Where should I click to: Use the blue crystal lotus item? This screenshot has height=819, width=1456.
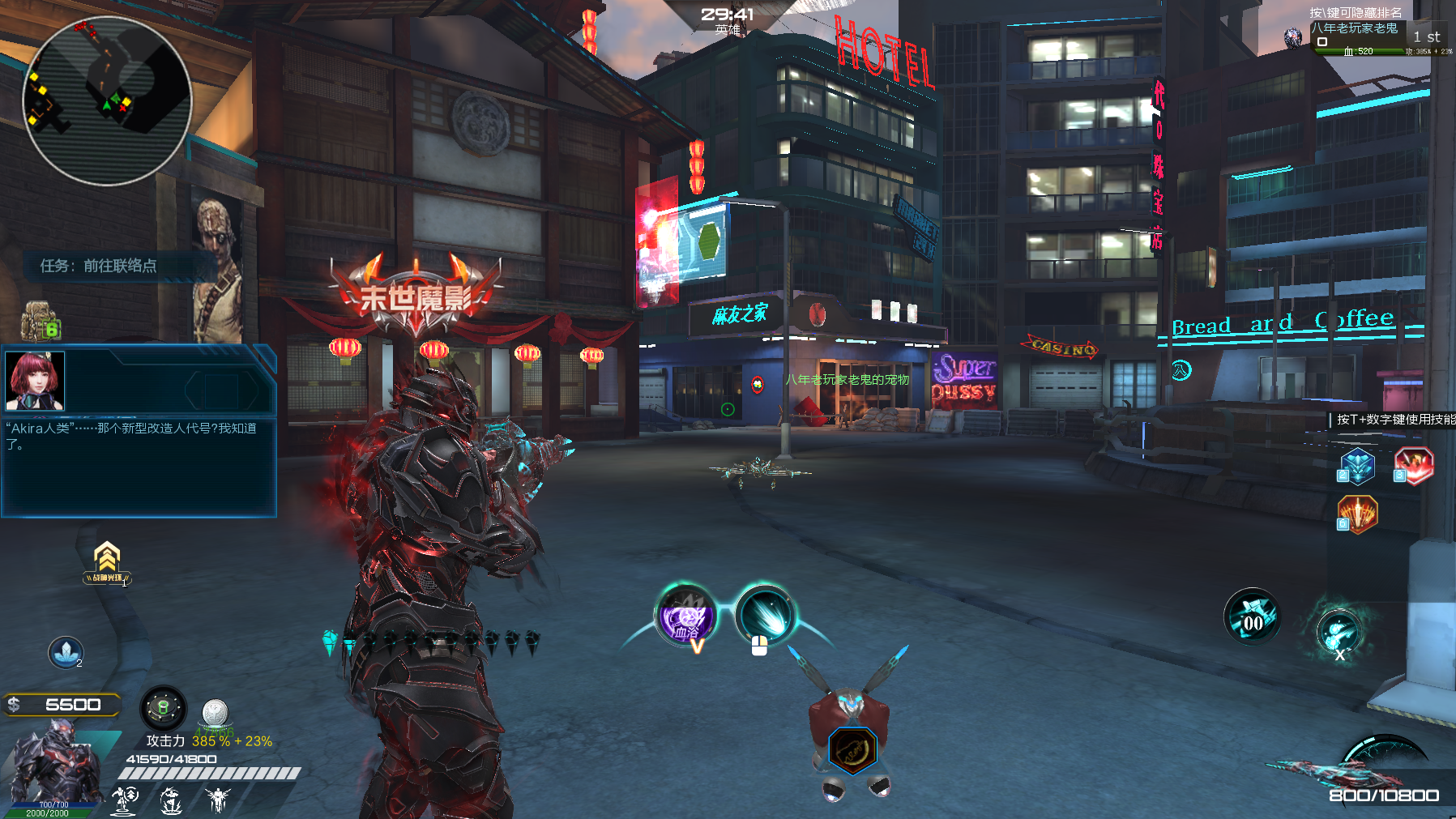click(x=66, y=653)
